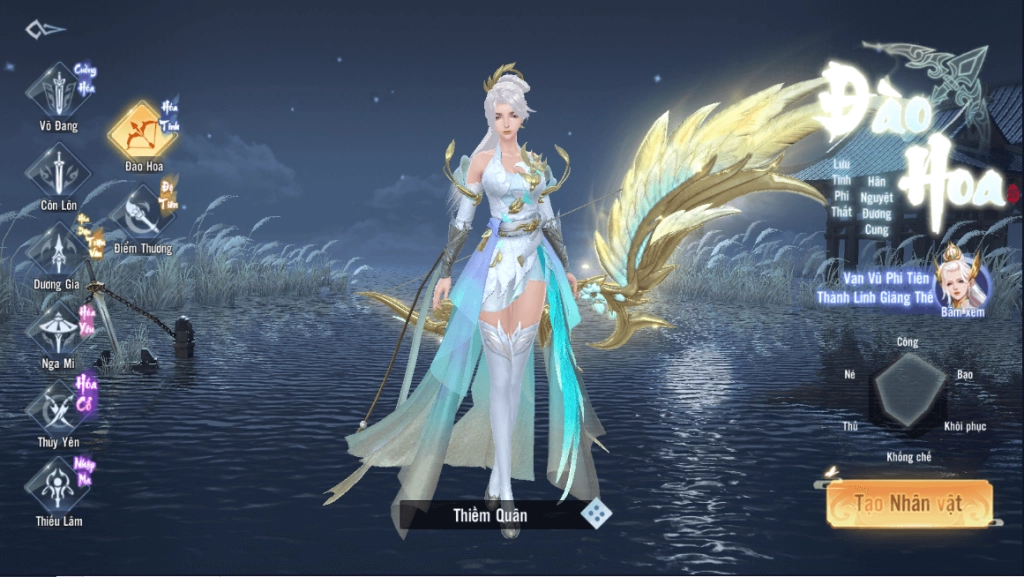Choose the Đào Hoa class icon

(x=143, y=130)
